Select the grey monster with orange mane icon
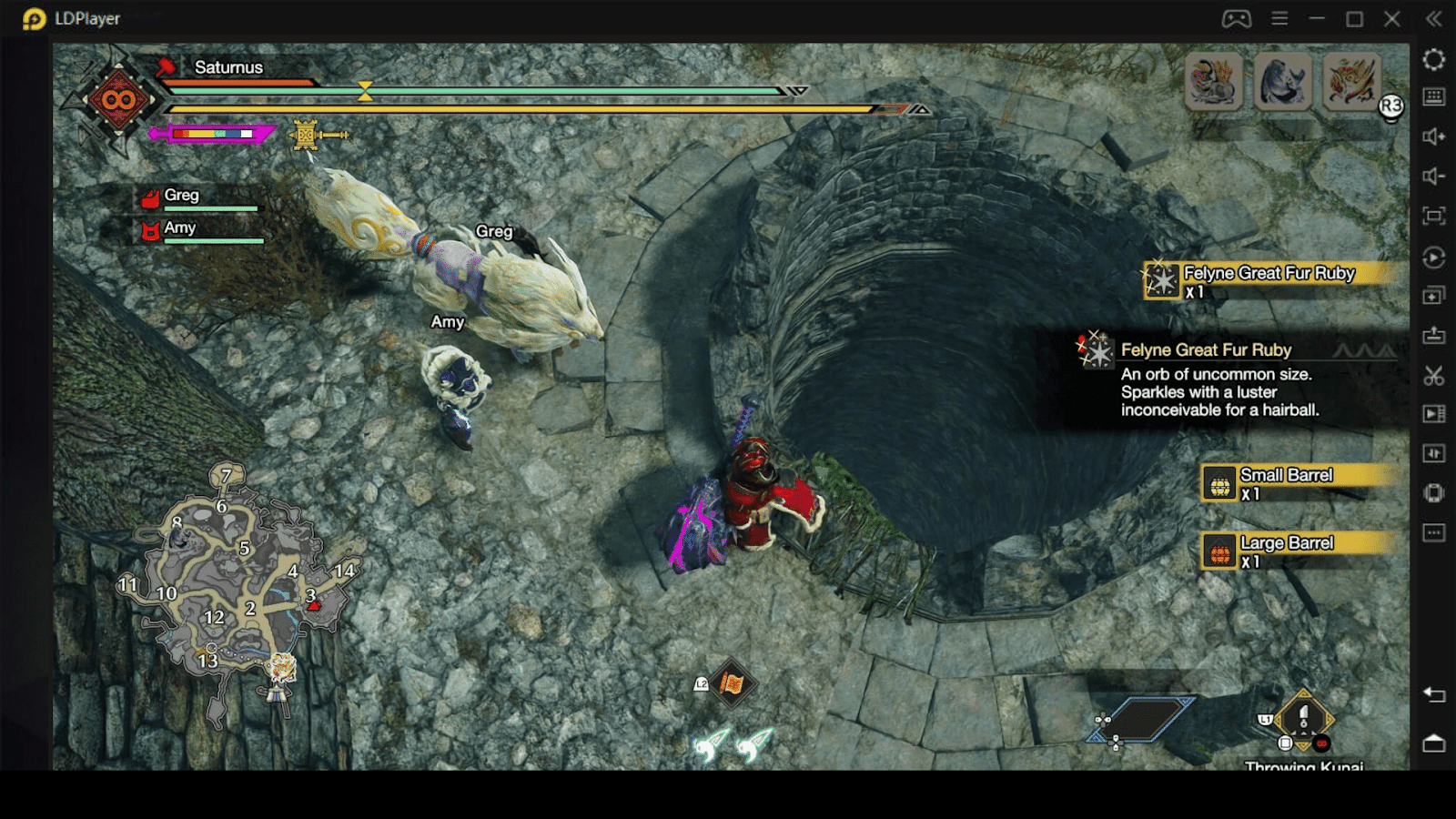Viewport: 1456px width, 819px height. [x=1214, y=81]
